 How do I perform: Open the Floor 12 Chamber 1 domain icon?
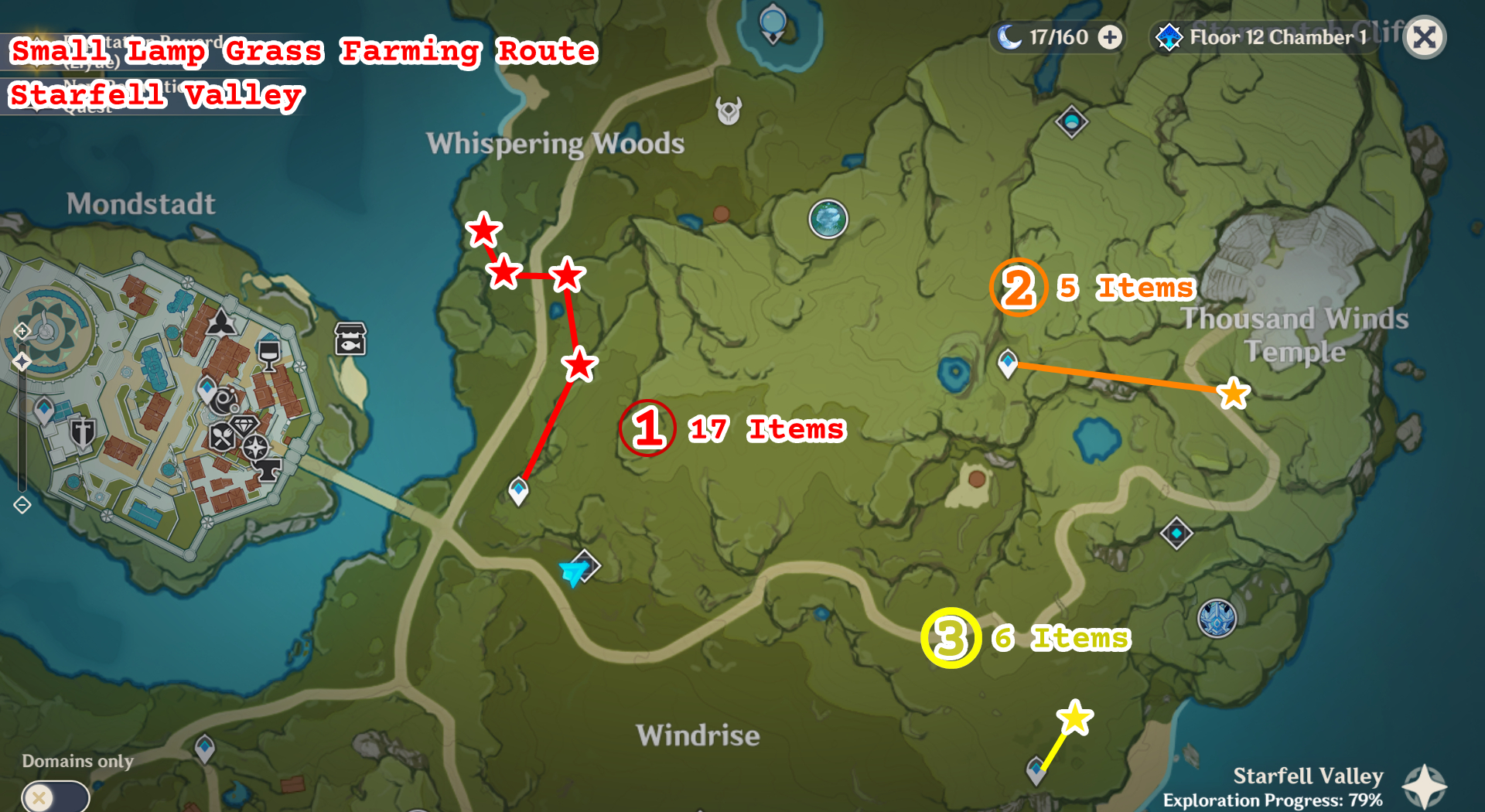pos(1168,36)
